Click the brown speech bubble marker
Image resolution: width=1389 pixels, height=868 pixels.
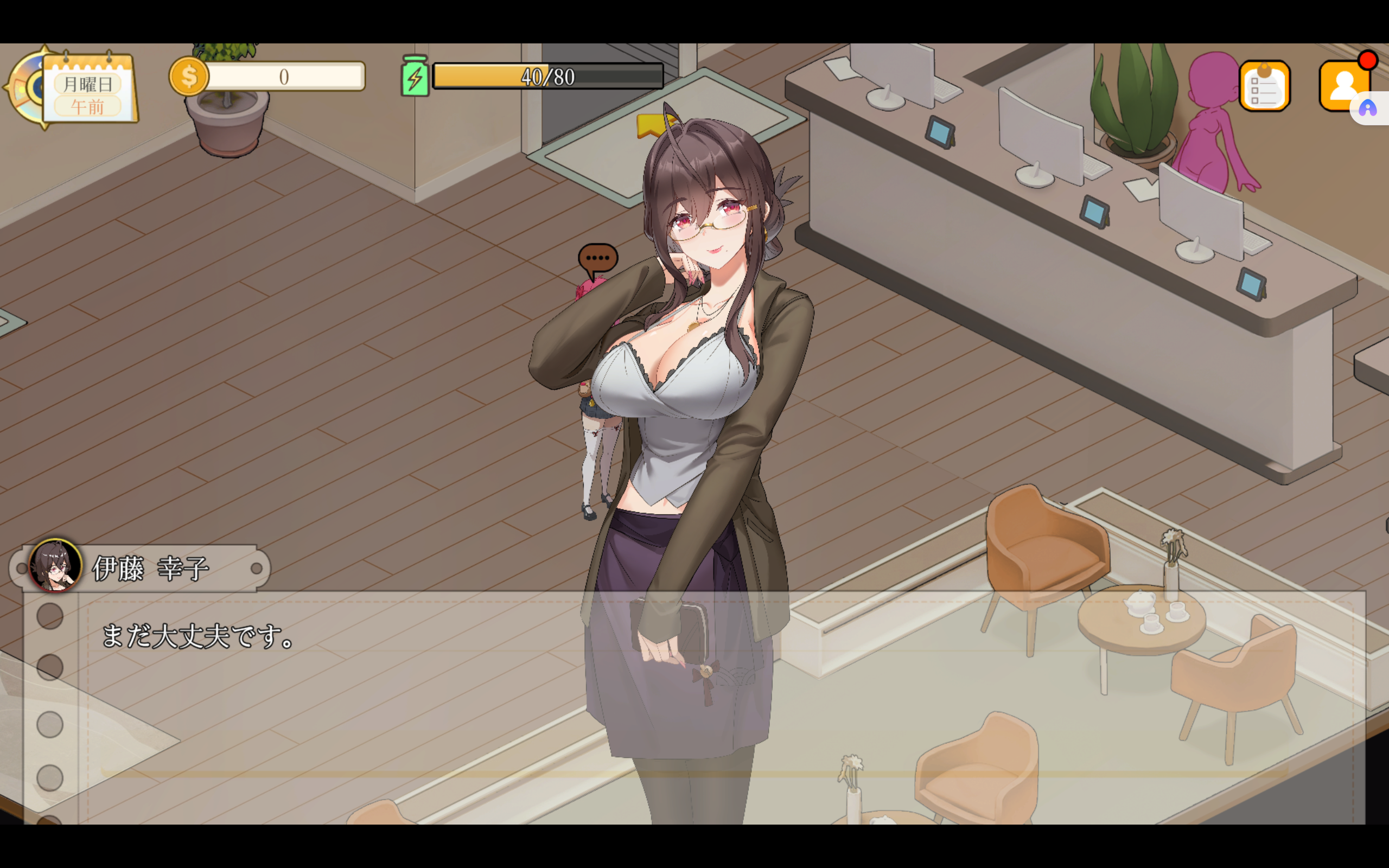click(x=597, y=259)
